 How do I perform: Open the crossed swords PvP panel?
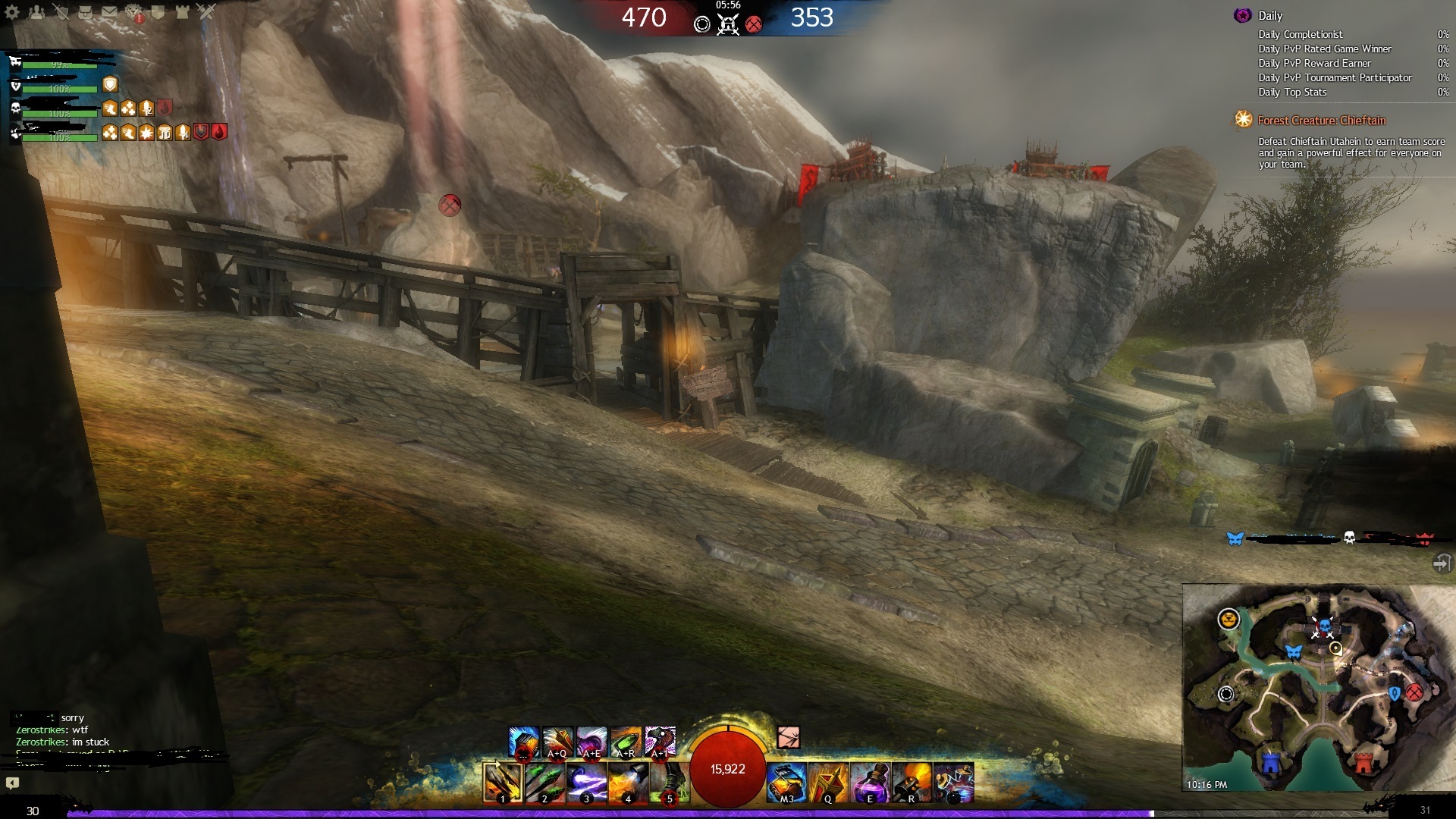pyautogui.click(x=206, y=11)
